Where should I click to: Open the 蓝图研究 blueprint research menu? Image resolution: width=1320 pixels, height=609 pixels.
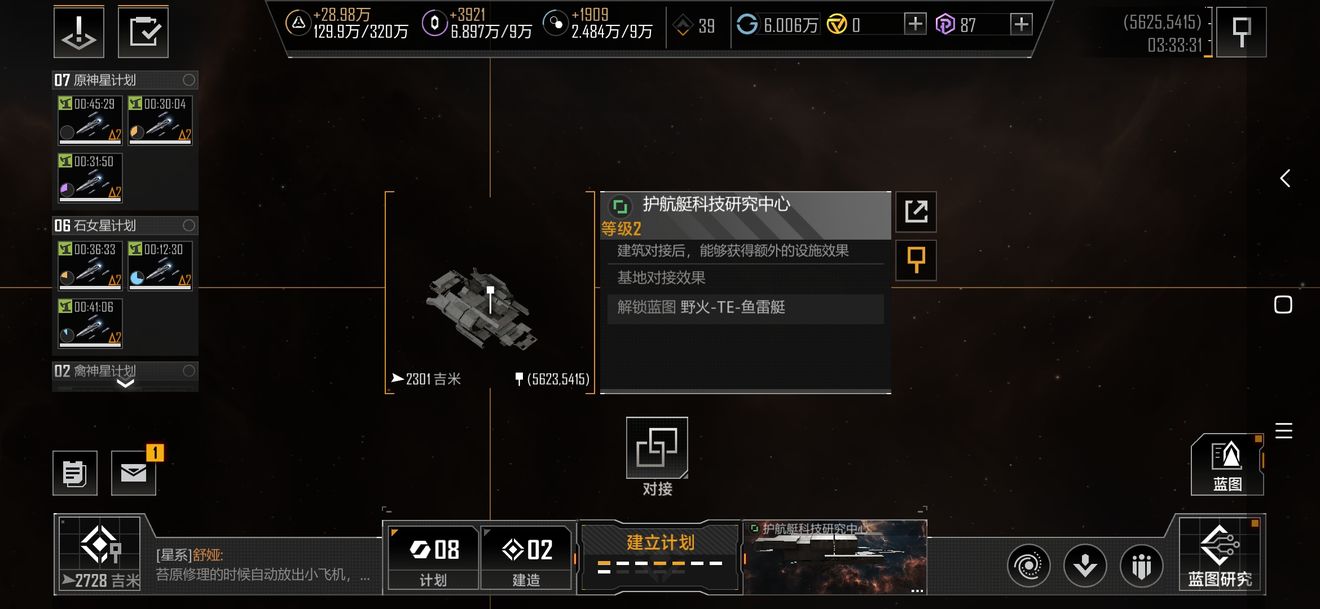pyautogui.click(x=1219, y=553)
